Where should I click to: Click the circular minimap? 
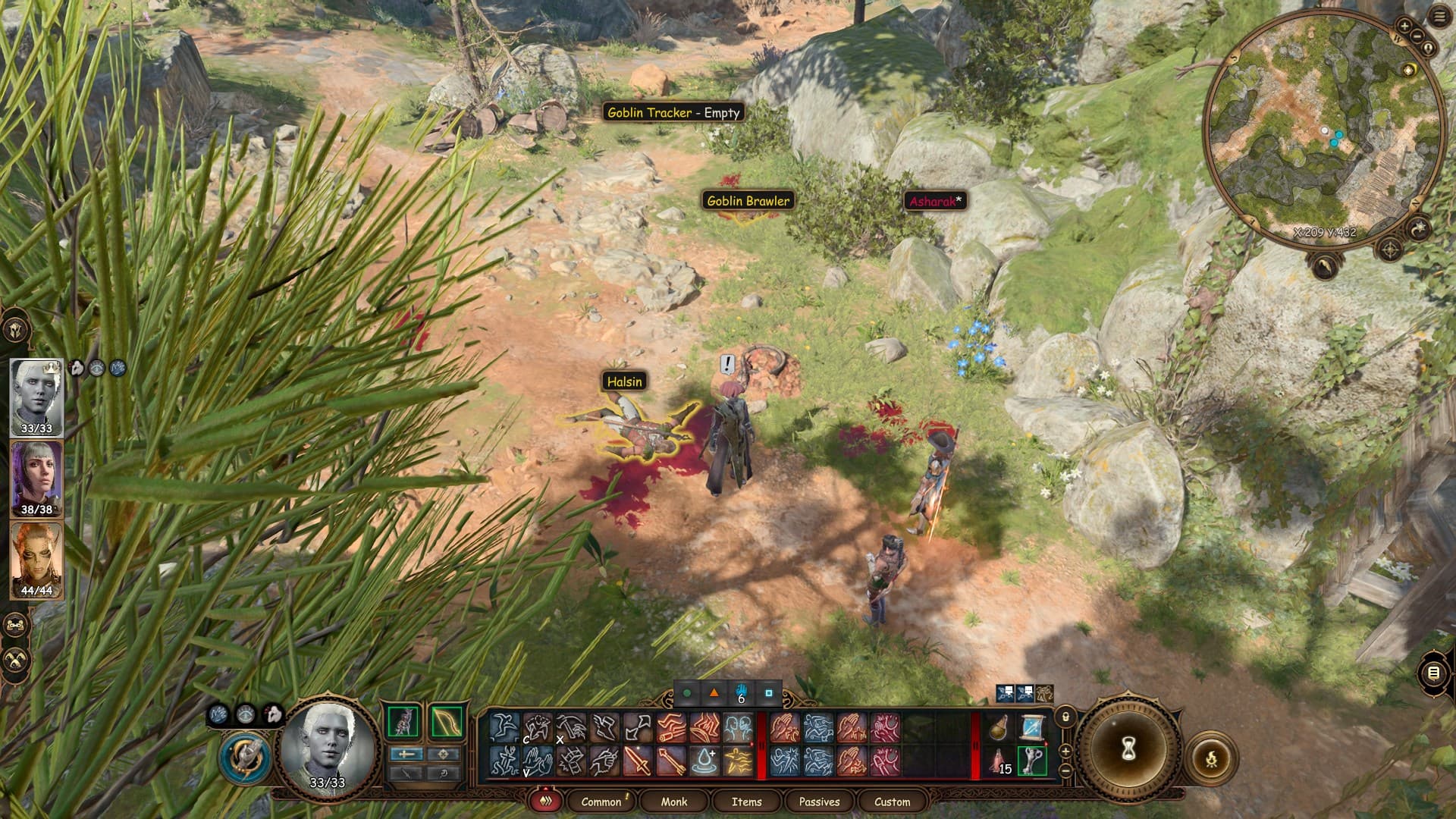(x=1323, y=129)
